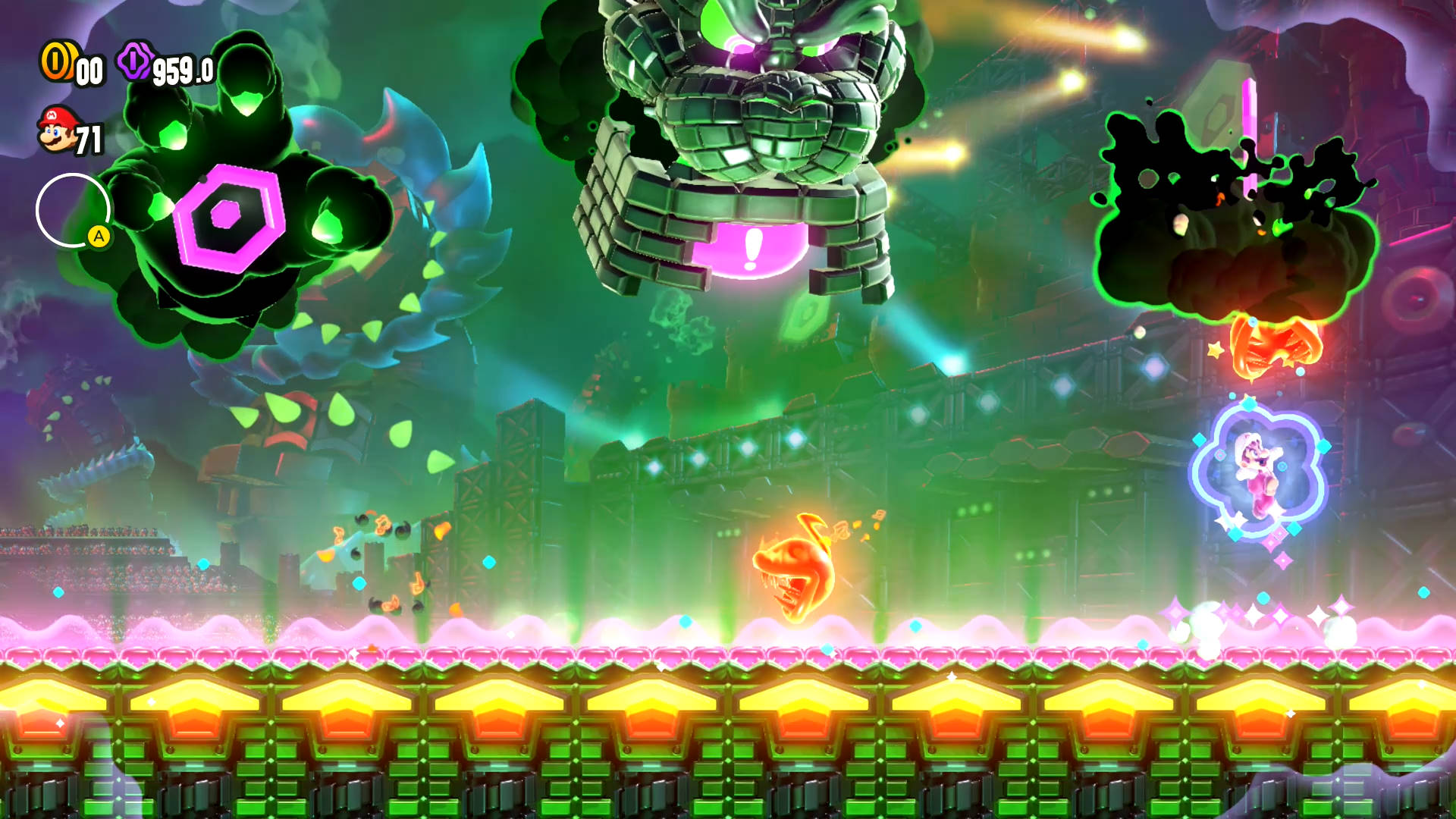
Task: Click the purple flower coin icon
Action: [135, 61]
